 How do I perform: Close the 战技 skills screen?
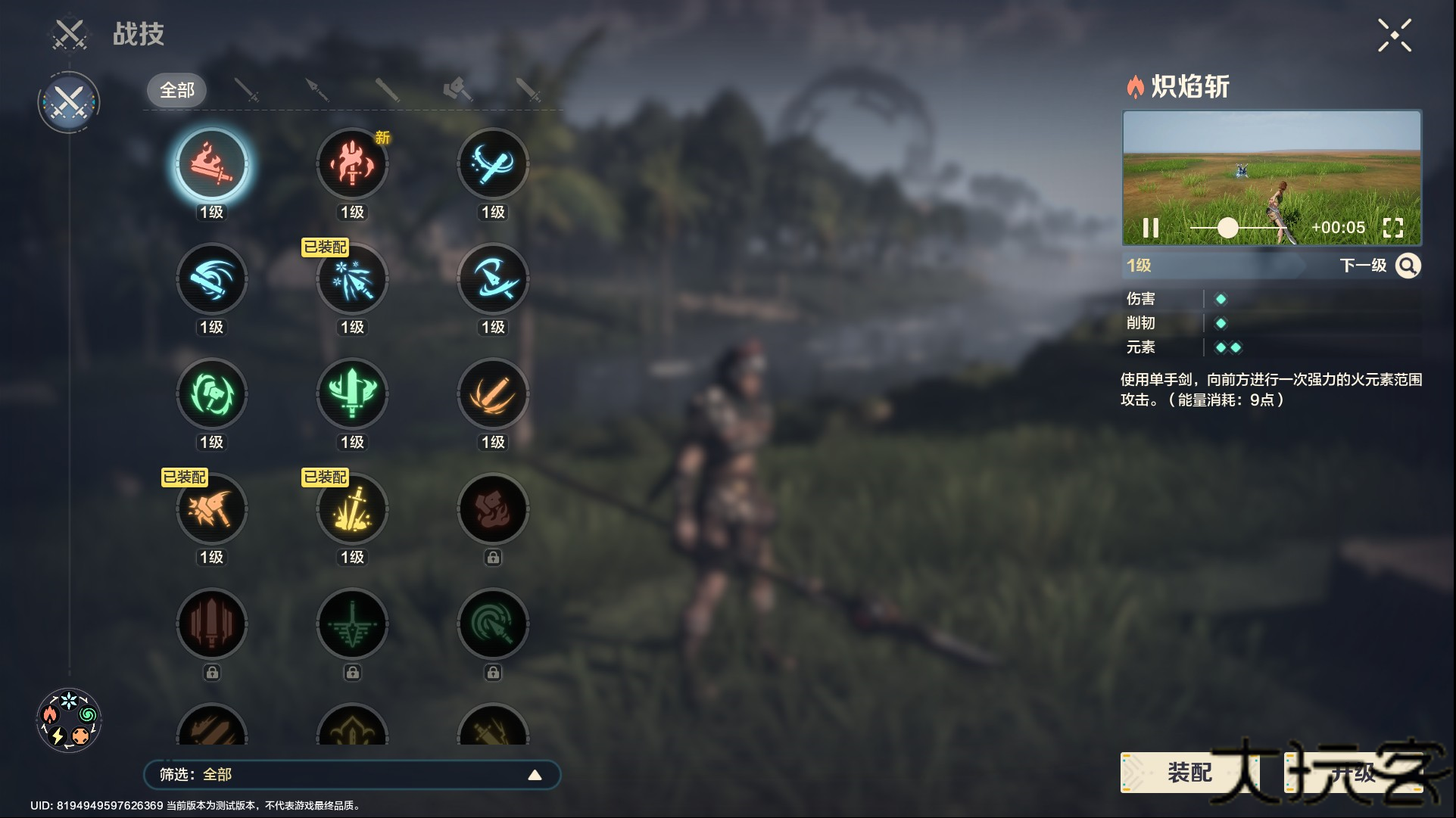pyautogui.click(x=1394, y=36)
